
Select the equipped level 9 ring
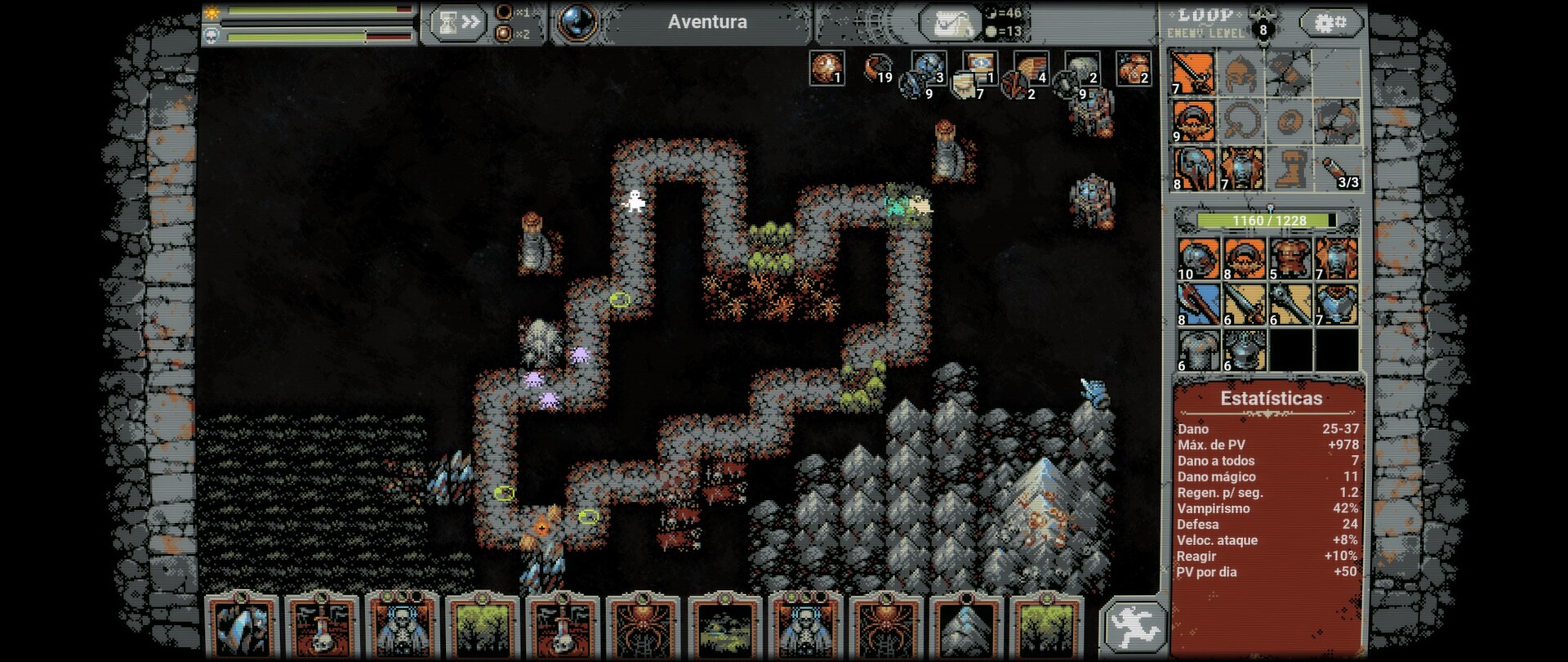[x=1193, y=121]
